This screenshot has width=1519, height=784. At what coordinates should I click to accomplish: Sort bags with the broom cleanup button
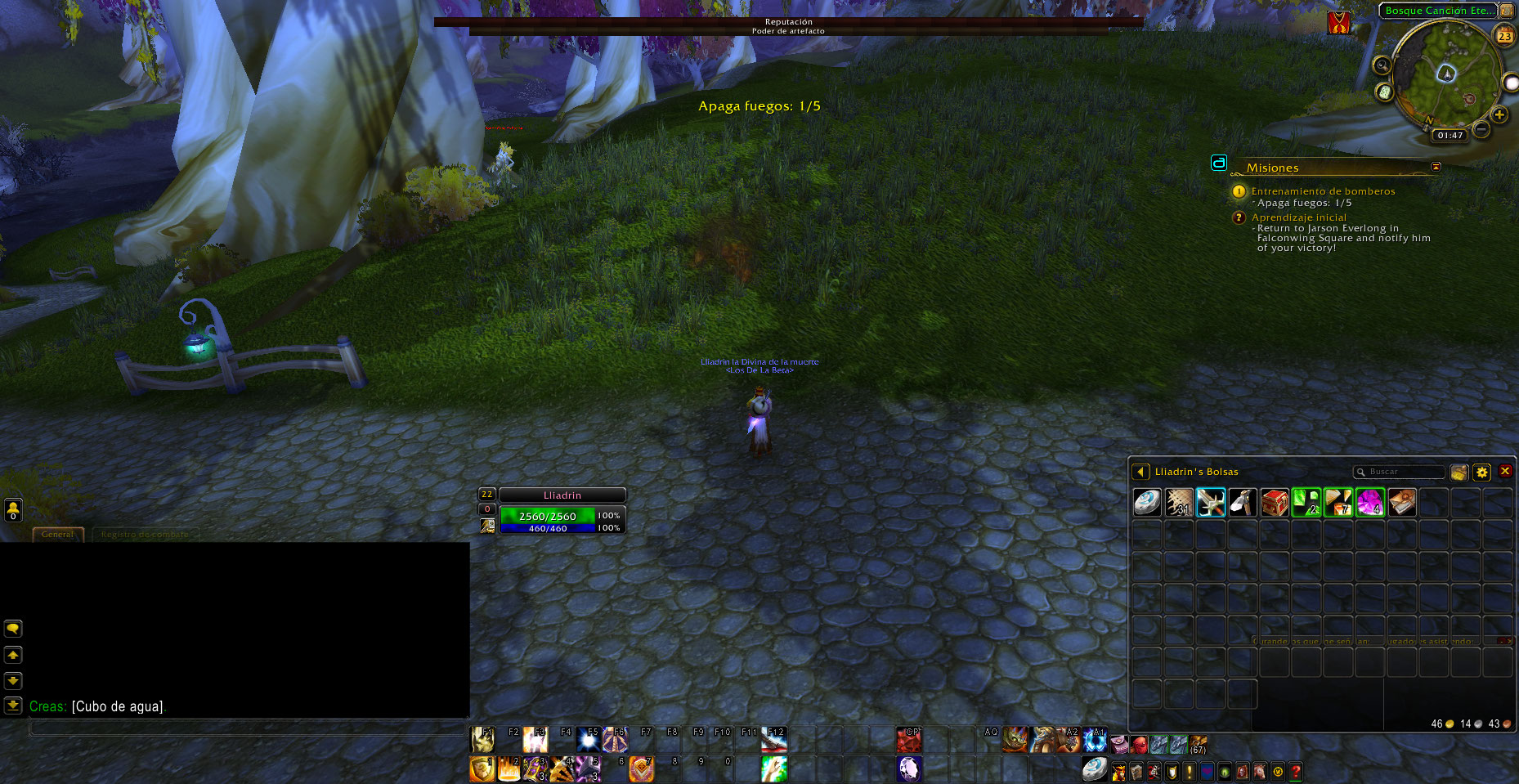1459,472
